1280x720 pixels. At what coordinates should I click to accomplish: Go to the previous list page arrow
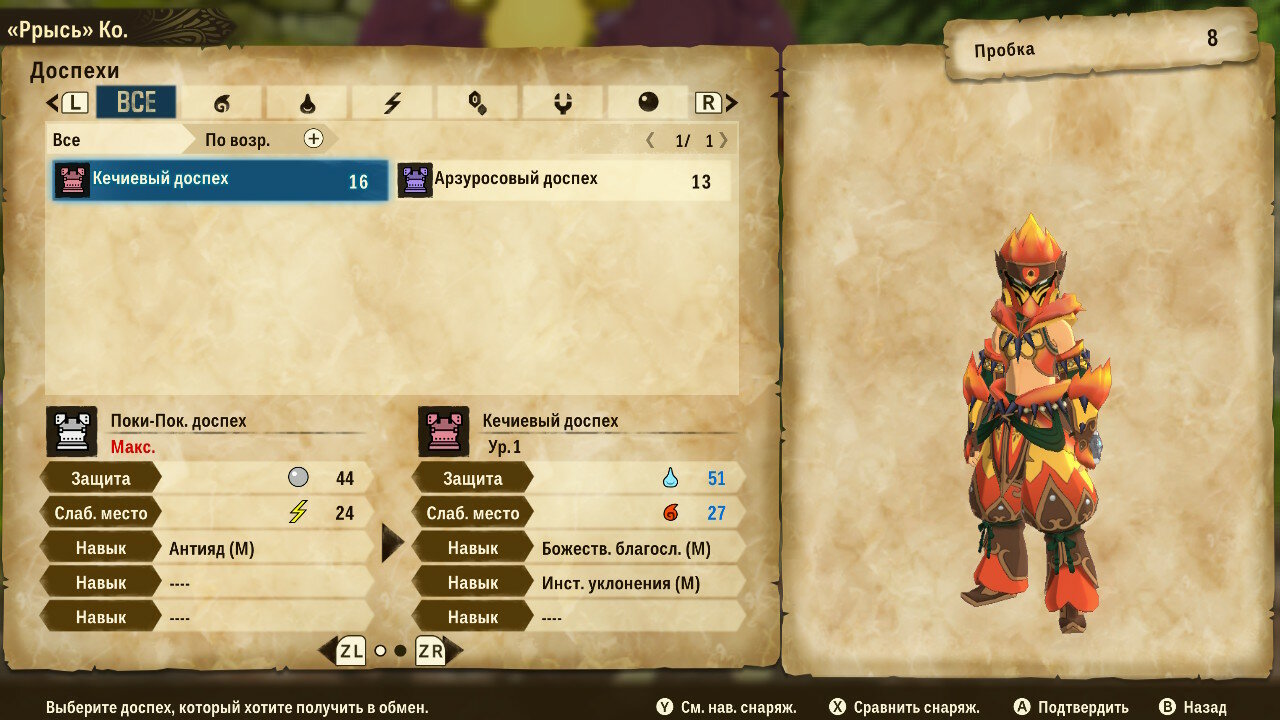[x=650, y=140]
